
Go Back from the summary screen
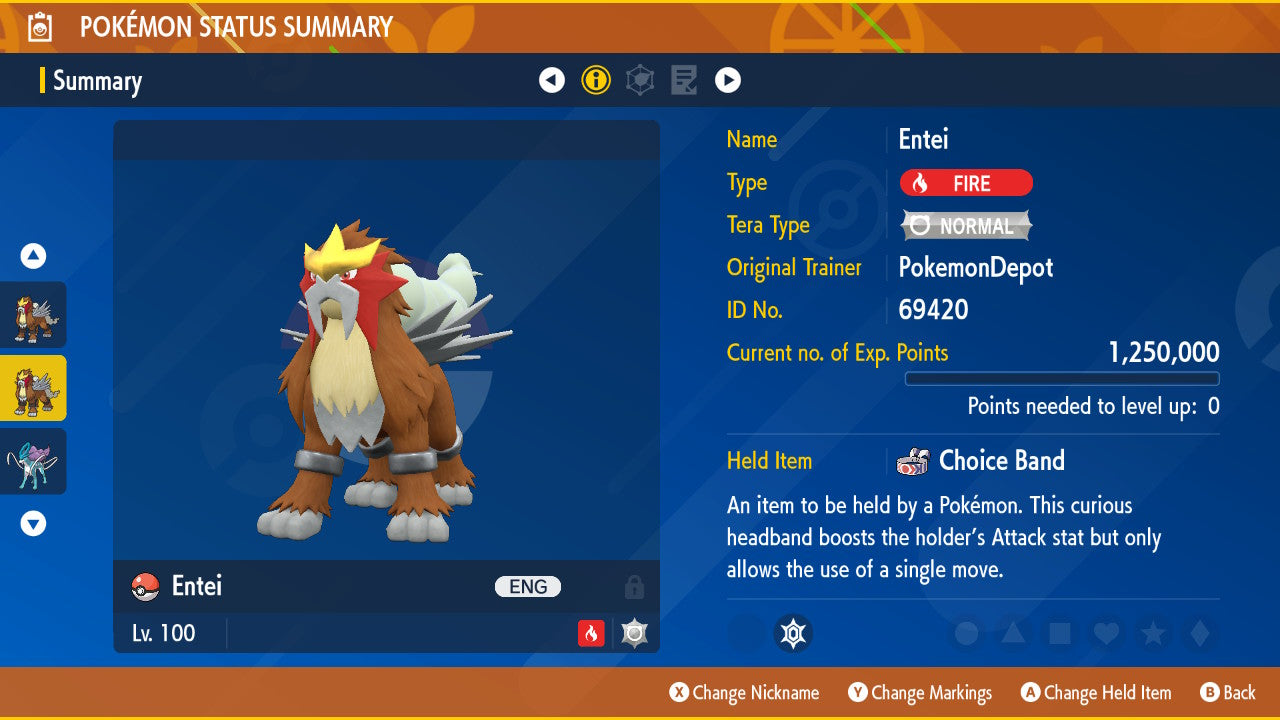(1227, 693)
